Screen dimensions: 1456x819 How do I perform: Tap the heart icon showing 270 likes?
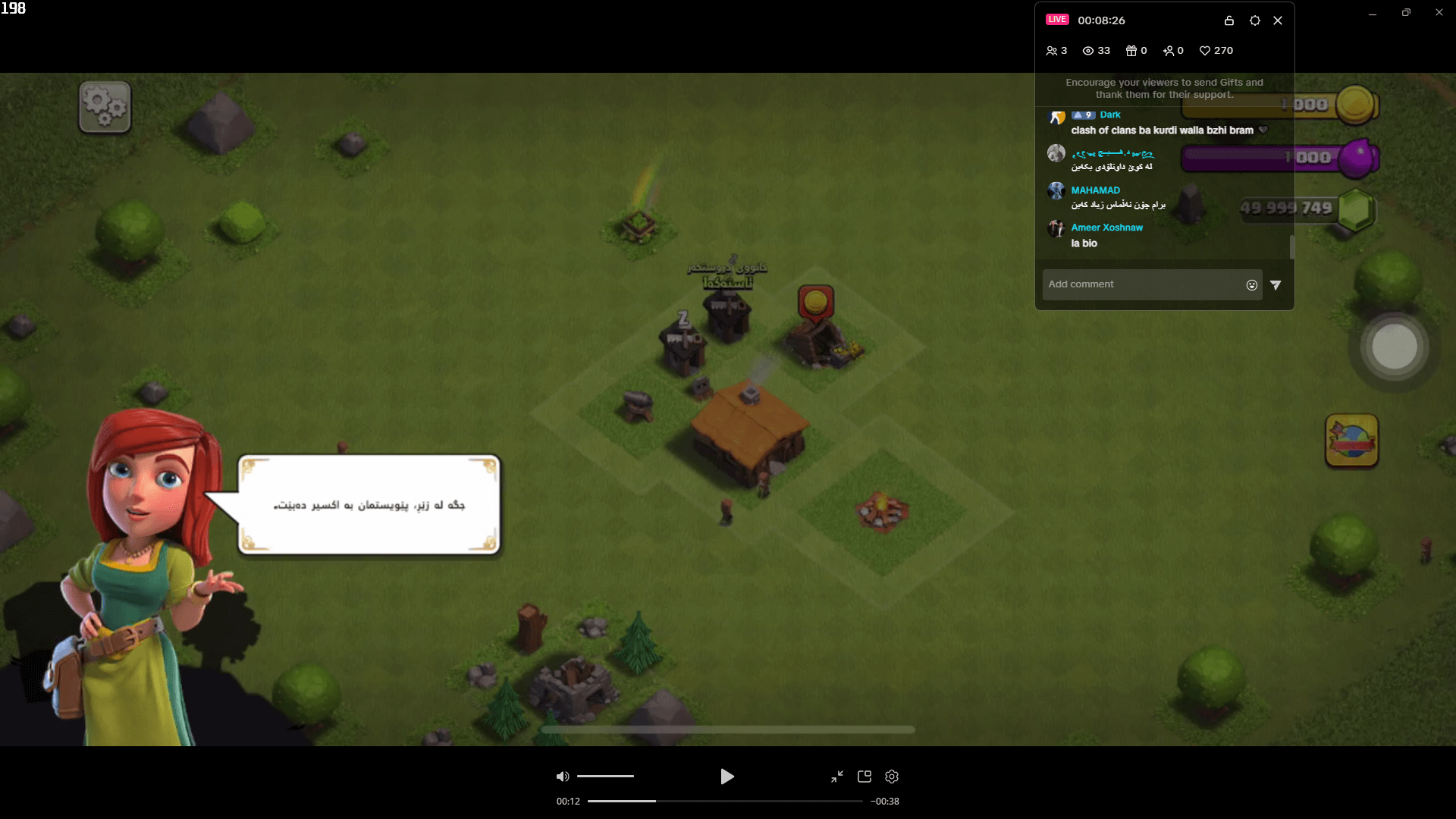(1206, 50)
